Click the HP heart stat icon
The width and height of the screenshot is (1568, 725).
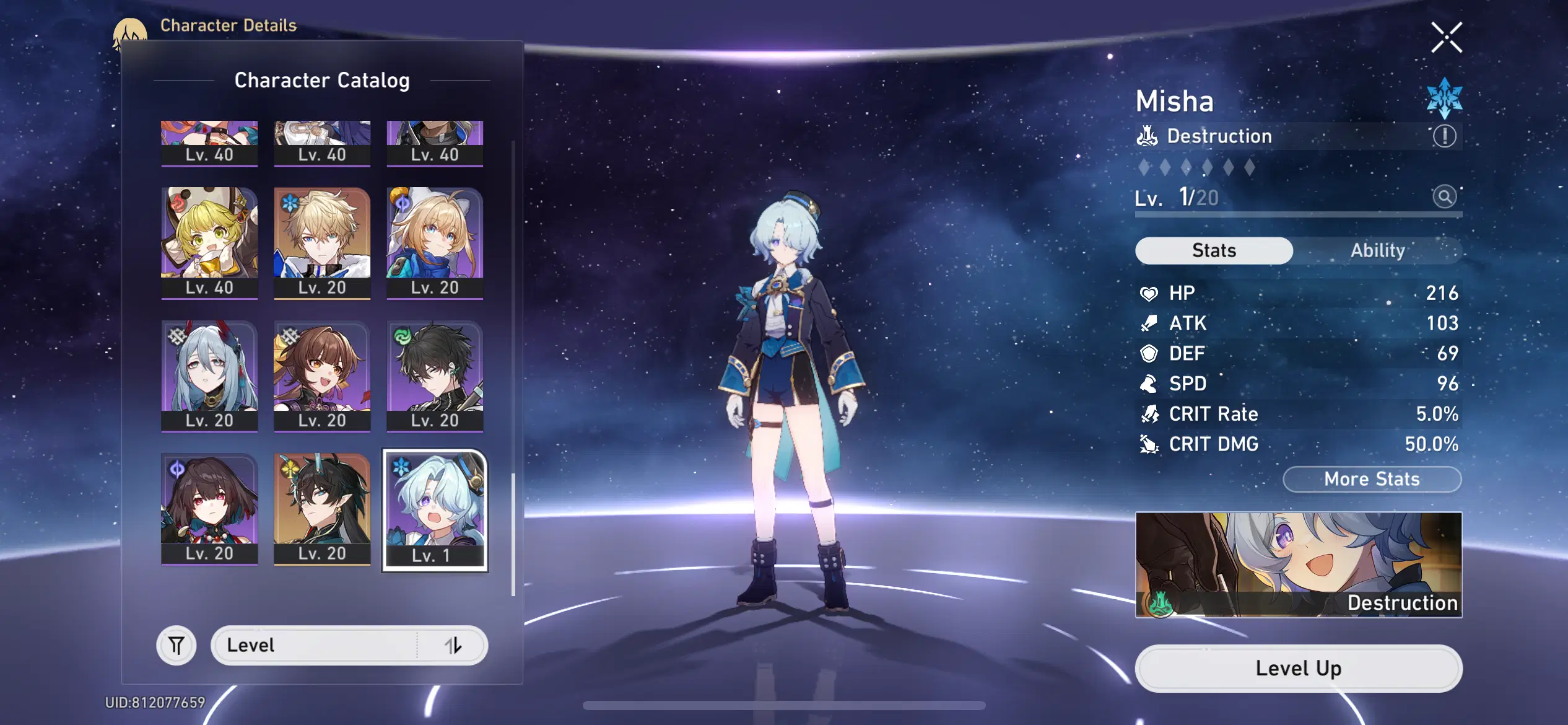coord(1149,292)
